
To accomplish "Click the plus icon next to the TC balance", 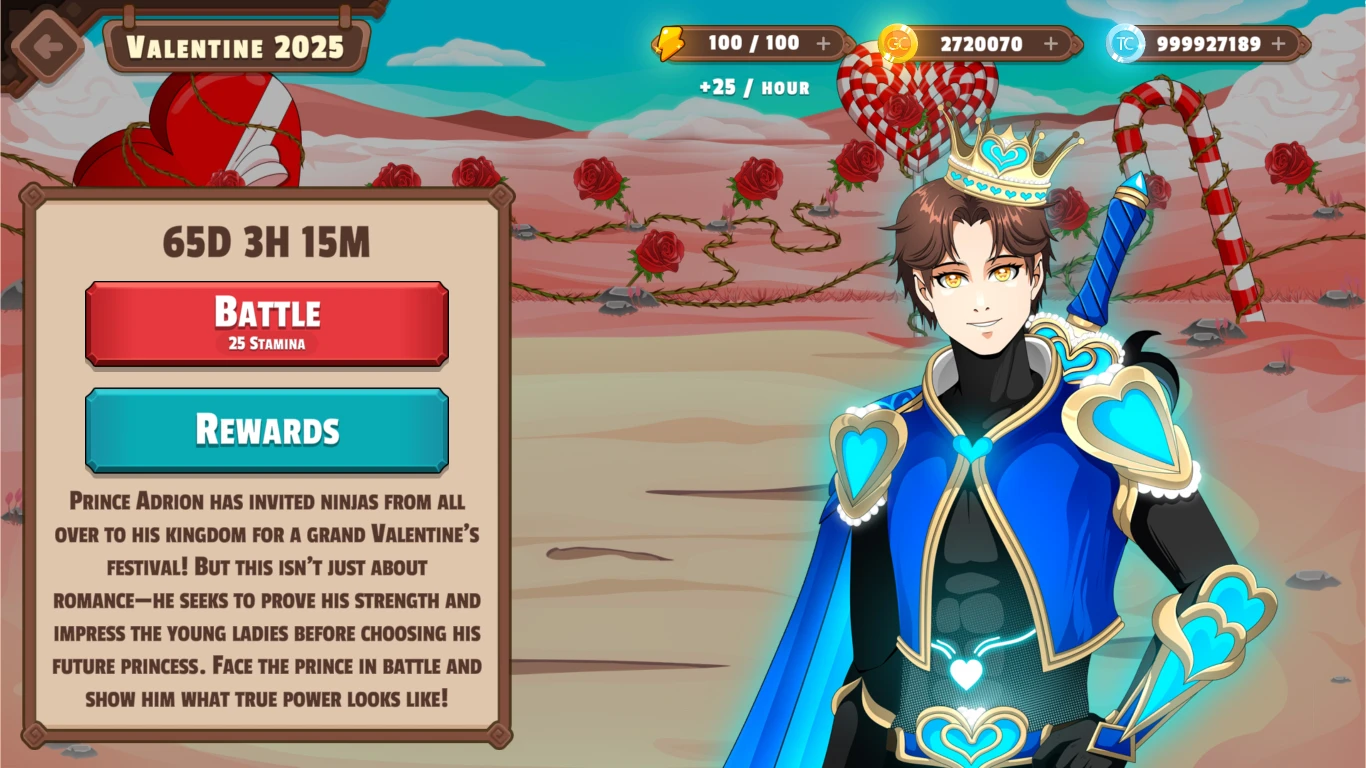I will (x=1278, y=43).
